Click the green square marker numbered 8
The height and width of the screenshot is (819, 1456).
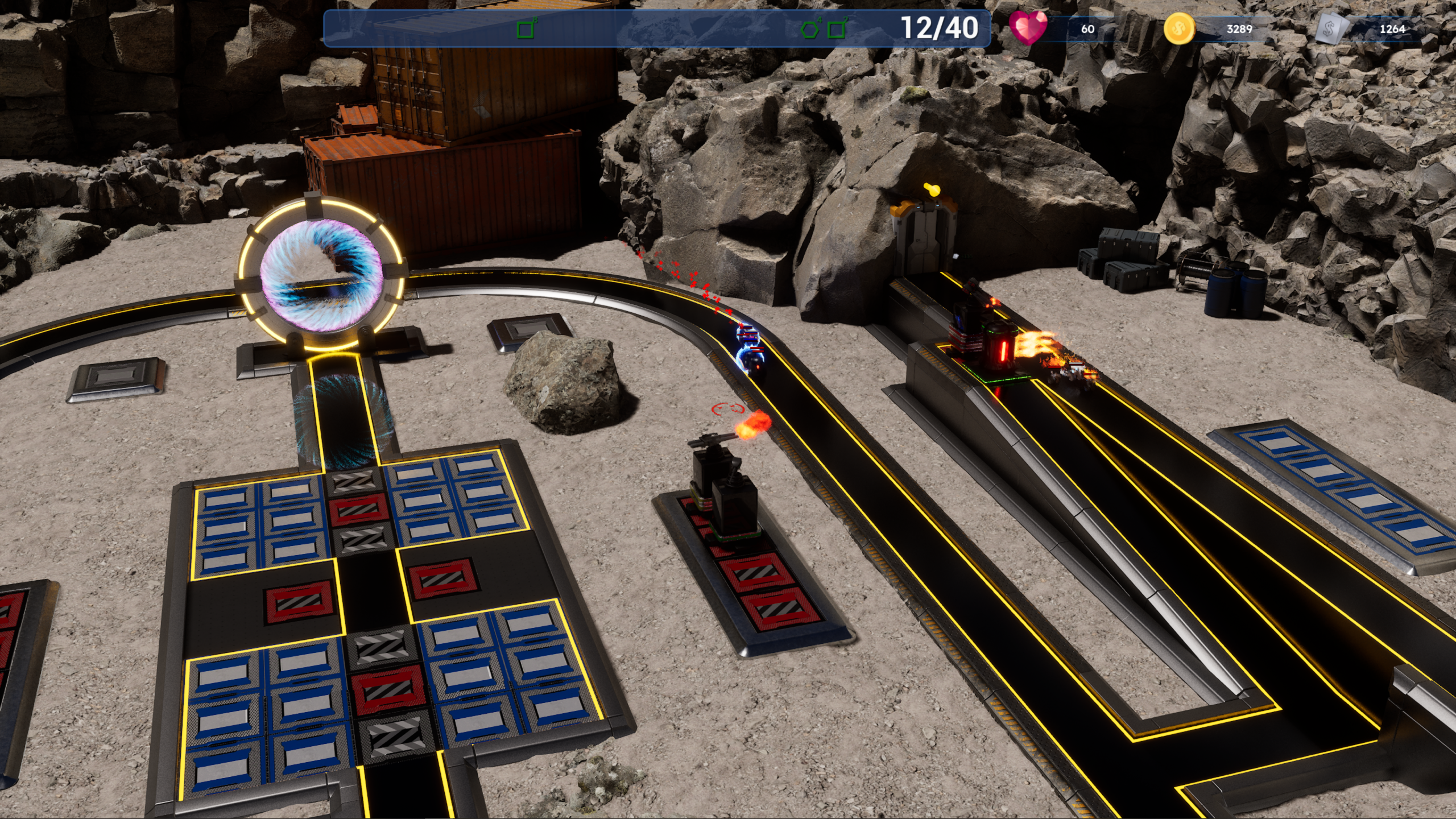click(x=526, y=29)
